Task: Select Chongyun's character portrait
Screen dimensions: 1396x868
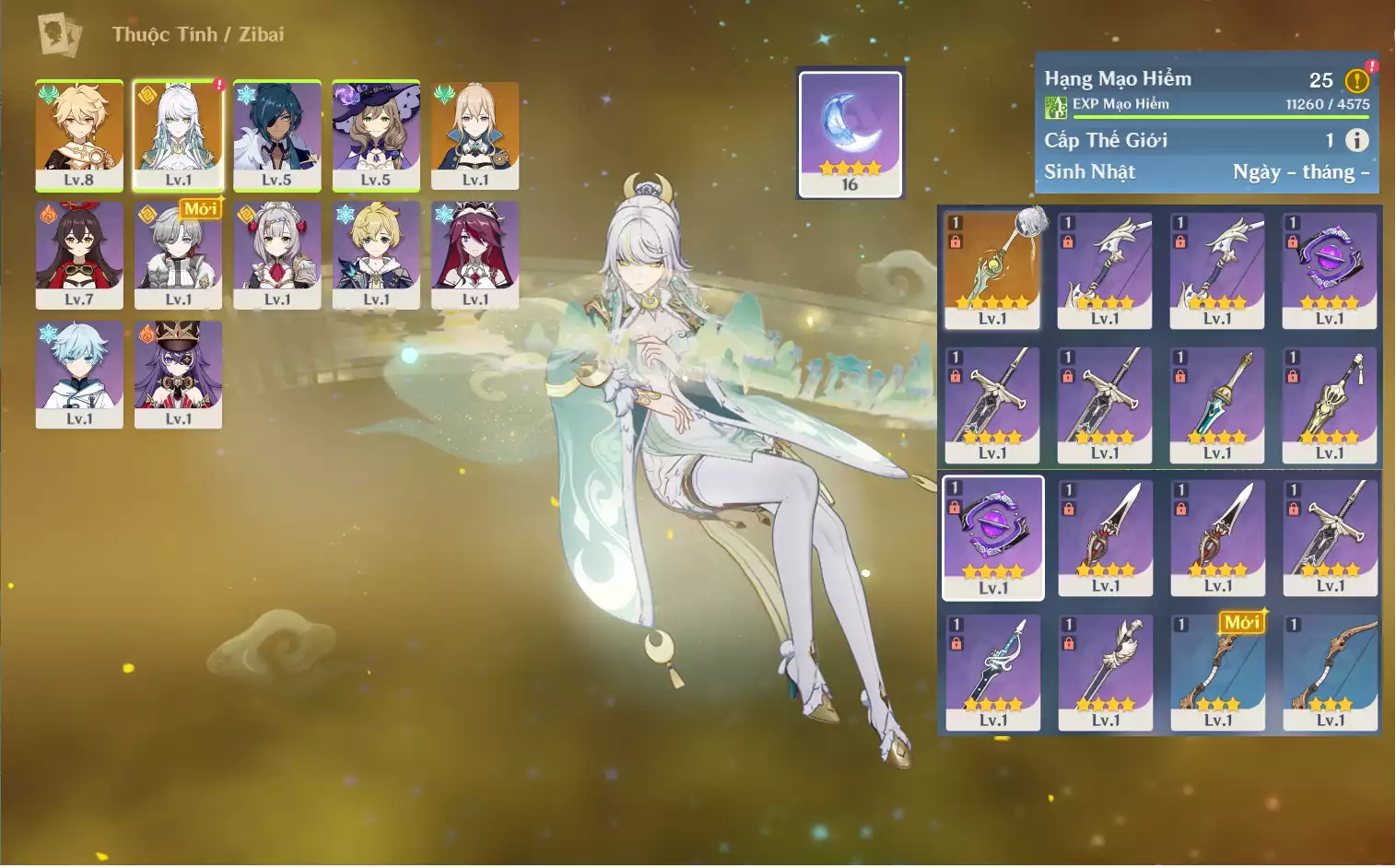Action: click(x=79, y=373)
